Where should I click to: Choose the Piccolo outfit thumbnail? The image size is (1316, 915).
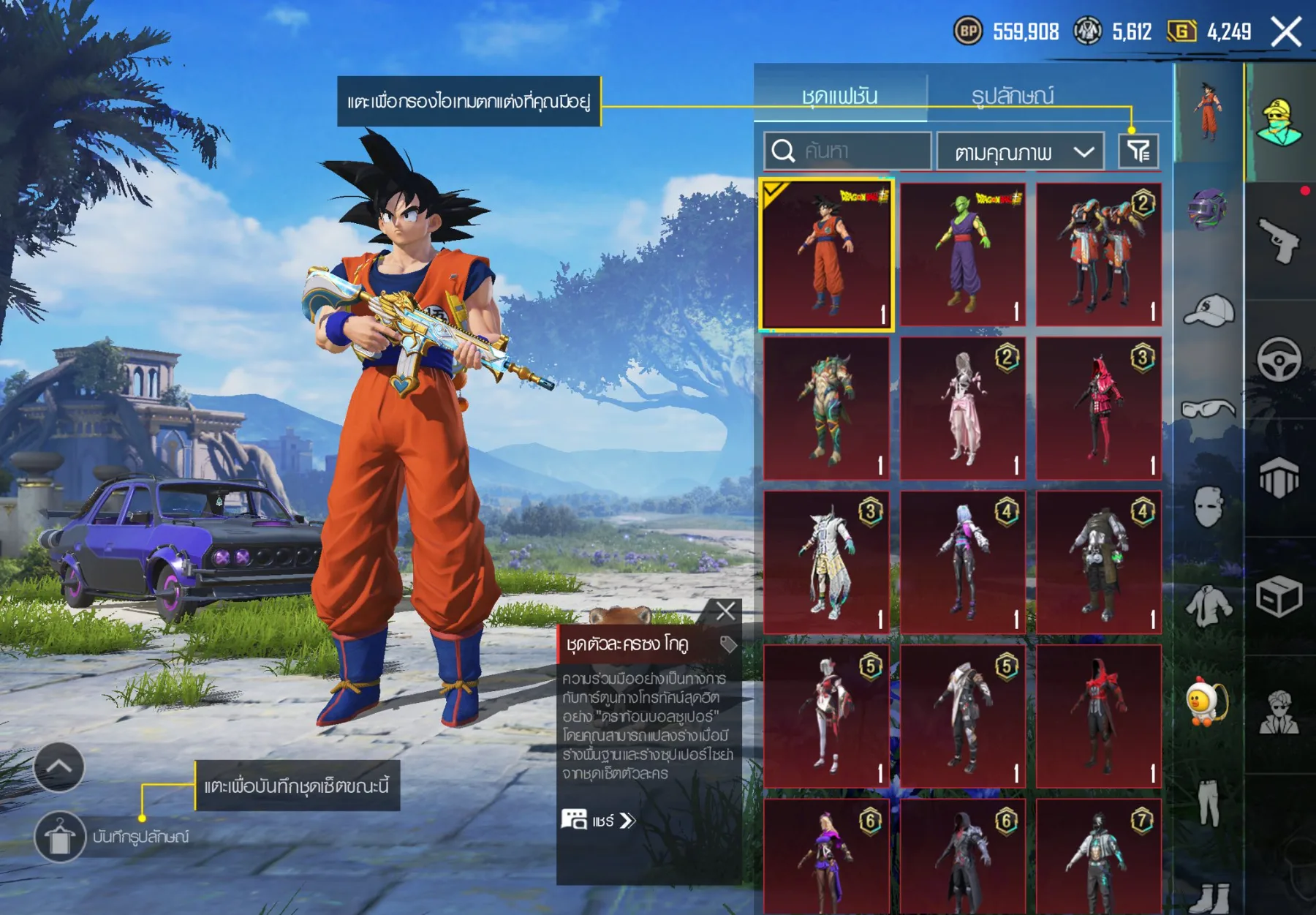click(x=962, y=255)
